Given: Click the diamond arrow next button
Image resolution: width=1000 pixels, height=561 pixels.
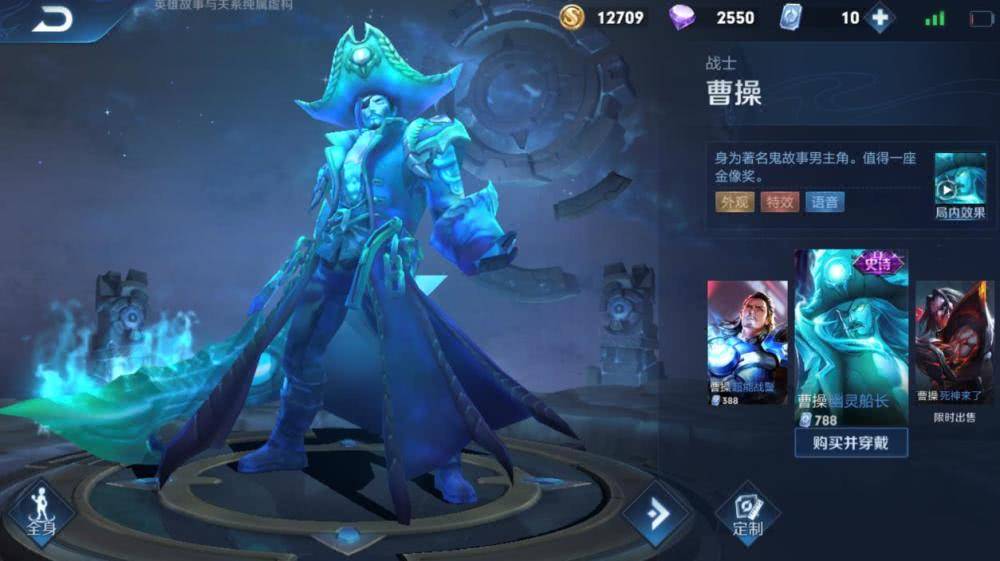Looking at the screenshot, I should coord(657,514).
